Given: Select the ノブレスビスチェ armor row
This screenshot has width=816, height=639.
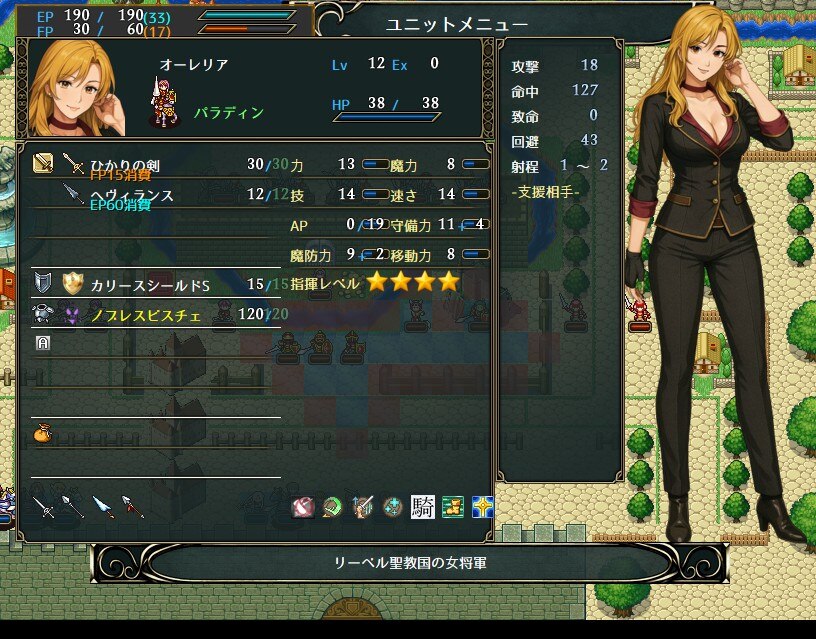Looking at the screenshot, I should pos(147,315).
